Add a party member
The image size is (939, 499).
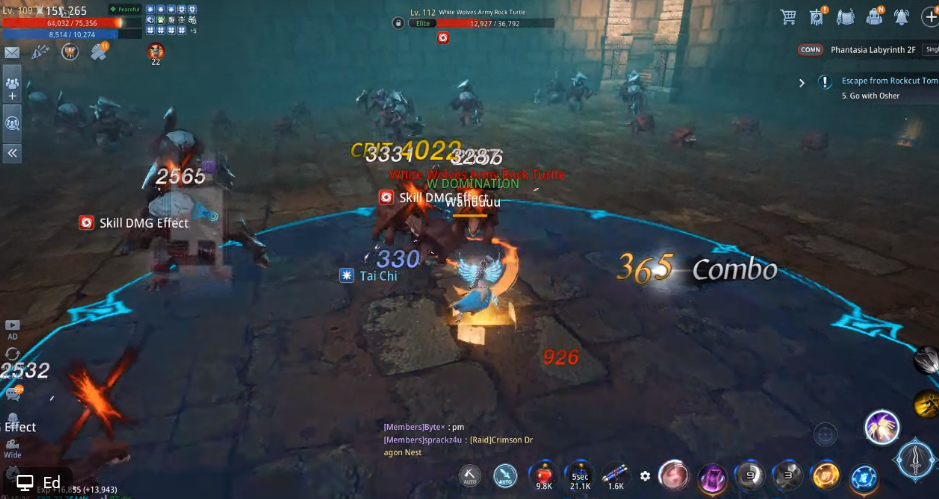(x=13, y=89)
